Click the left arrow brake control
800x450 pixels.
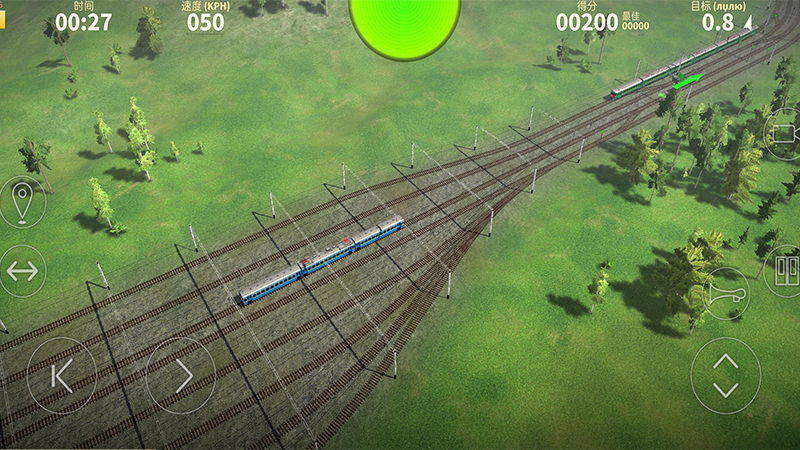(x=61, y=375)
